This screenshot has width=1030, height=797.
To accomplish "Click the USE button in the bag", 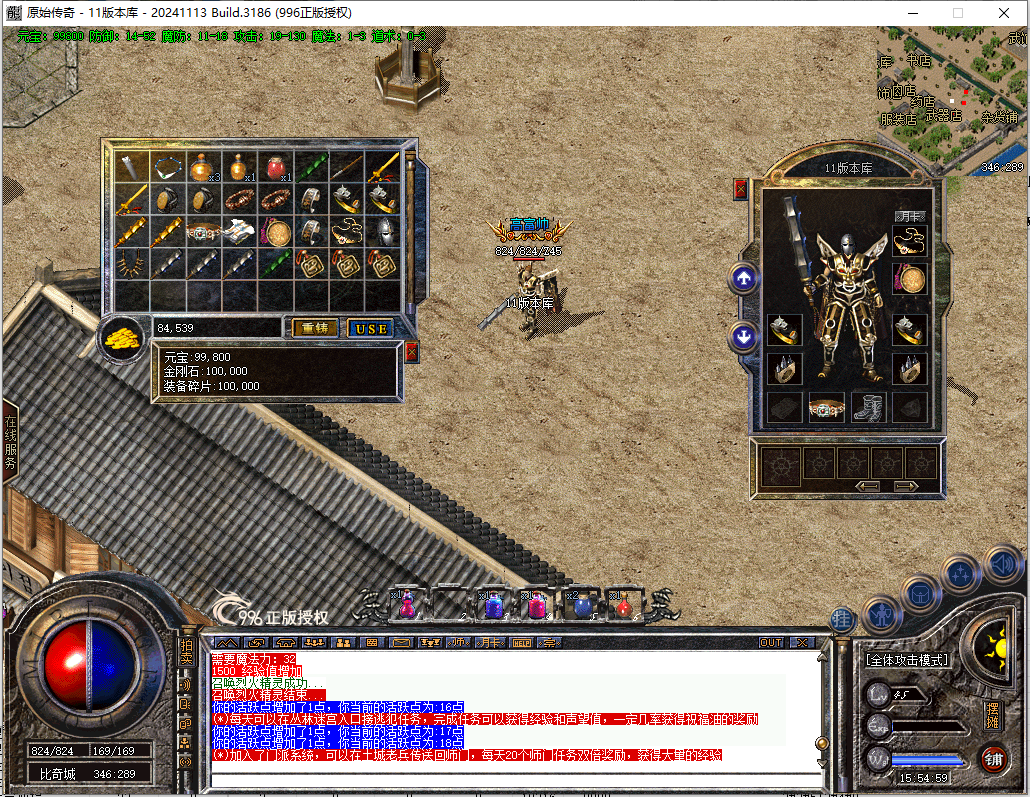I will pyautogui.click(x=370, y=328).
